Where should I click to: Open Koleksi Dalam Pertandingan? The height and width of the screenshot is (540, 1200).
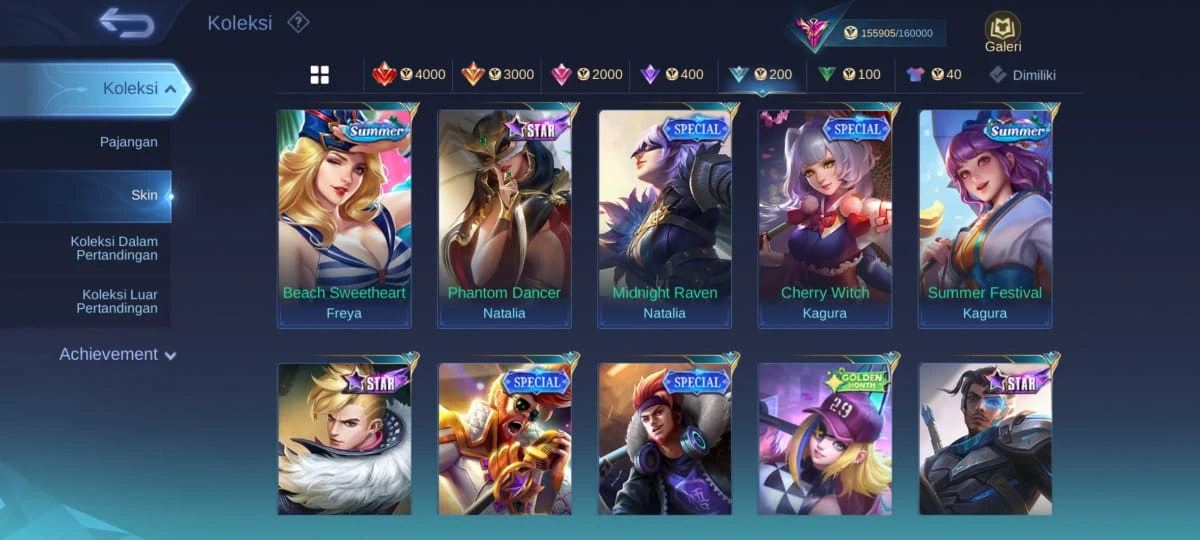[113, 248]
